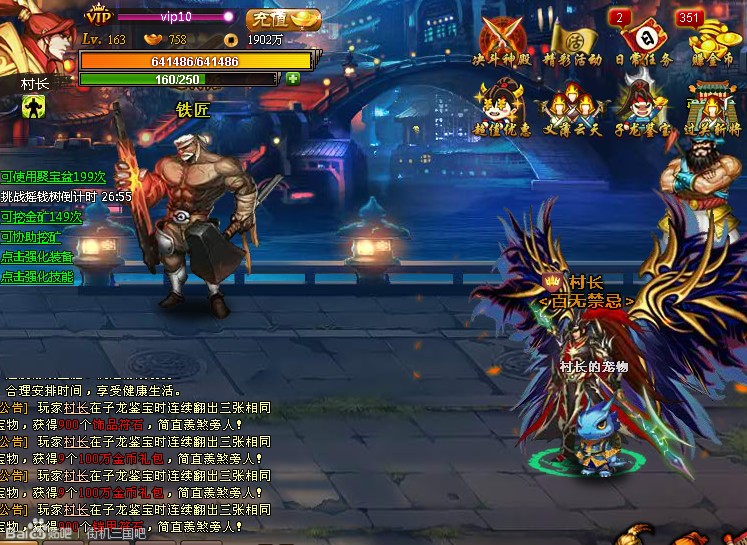Open 义薄云天 feature icon
This screenshot has width=747, height=545.
click(573, 108)
